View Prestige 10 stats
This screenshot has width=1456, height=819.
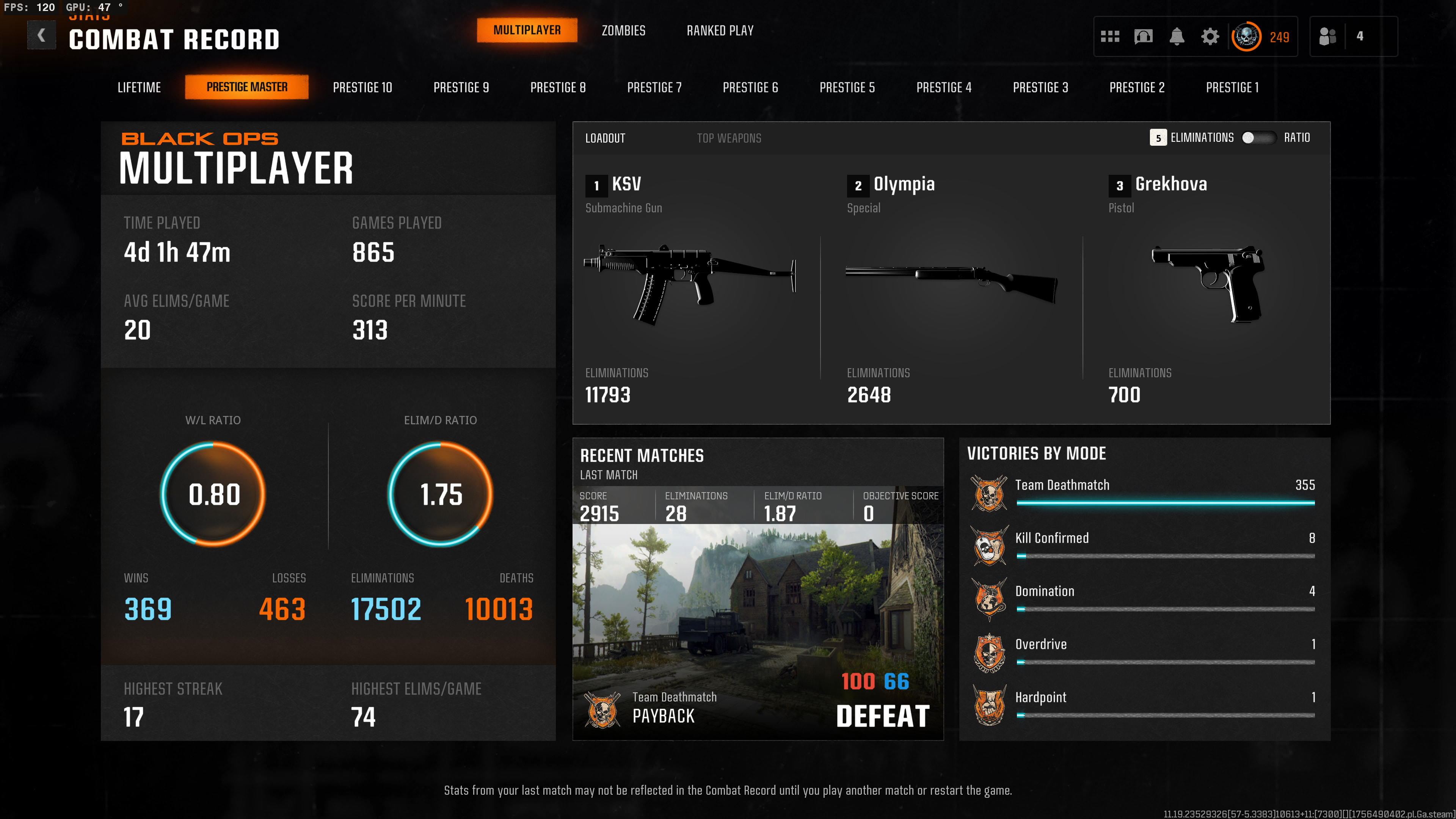(362, 88)
